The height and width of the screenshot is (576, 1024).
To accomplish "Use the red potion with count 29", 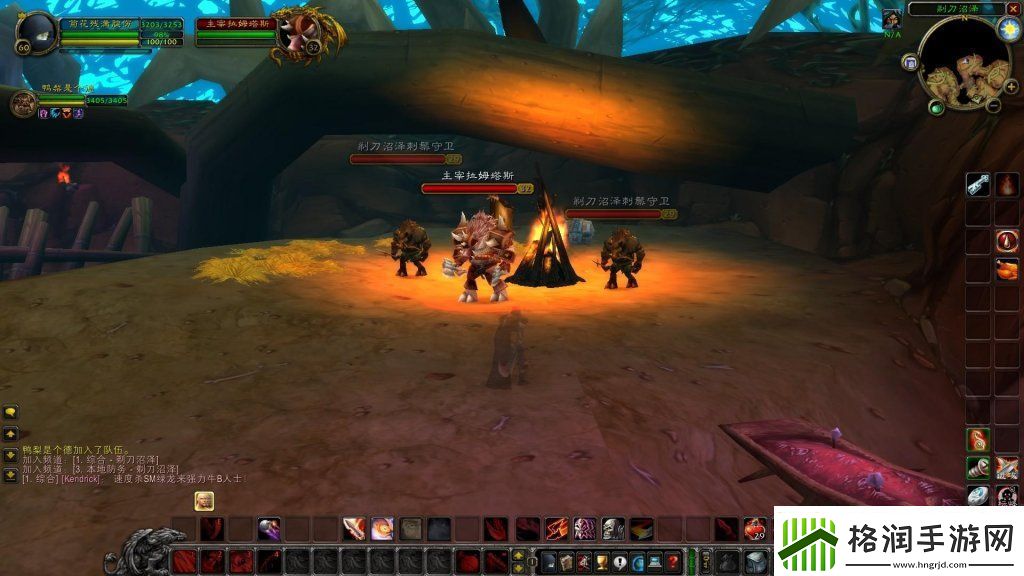I will pos(756,528).
